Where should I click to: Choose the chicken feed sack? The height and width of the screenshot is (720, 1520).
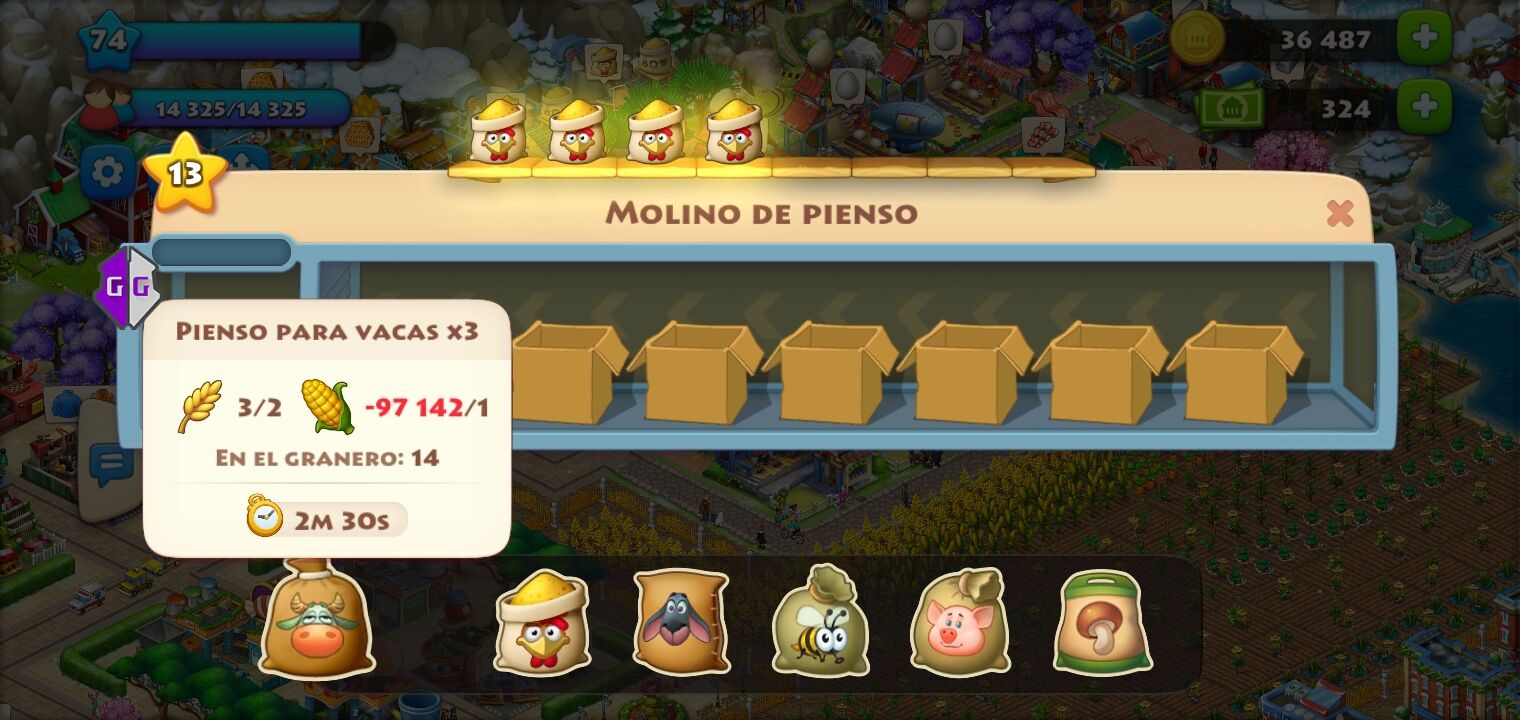542,621
